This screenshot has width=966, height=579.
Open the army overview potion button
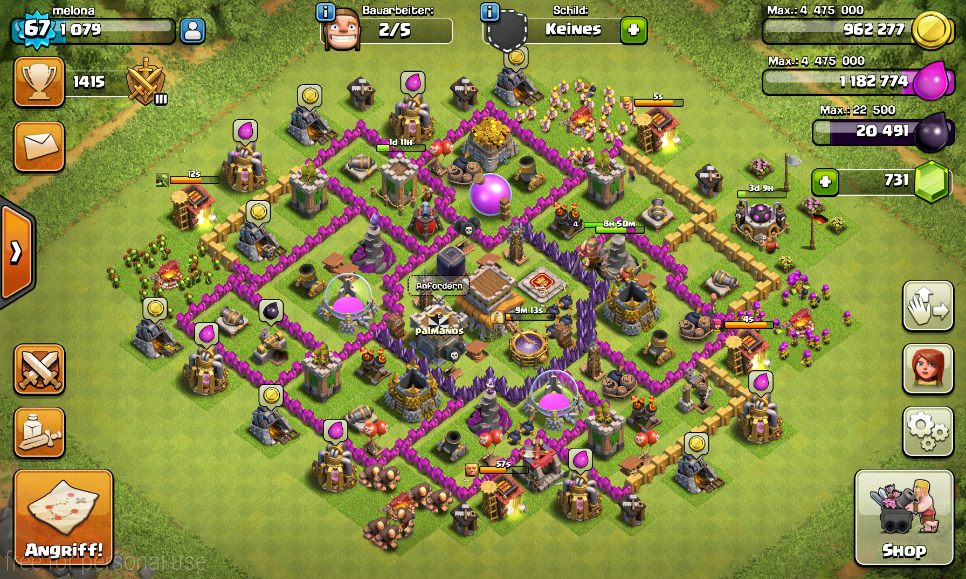pyautogui.click(x=39, y=432)
